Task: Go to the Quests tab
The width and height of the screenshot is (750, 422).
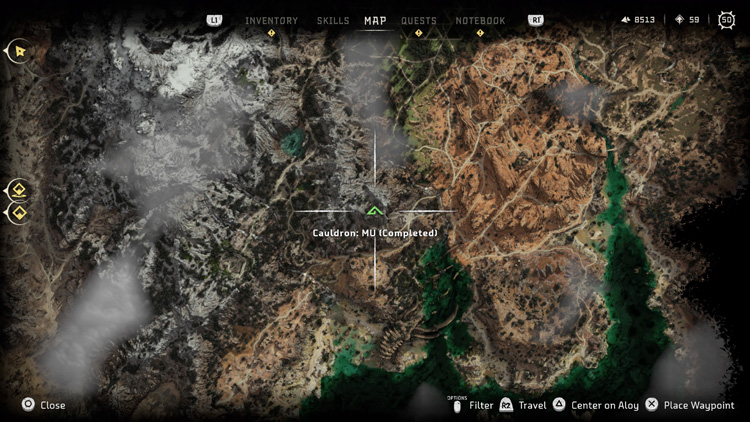Action: tap(419, 20)
